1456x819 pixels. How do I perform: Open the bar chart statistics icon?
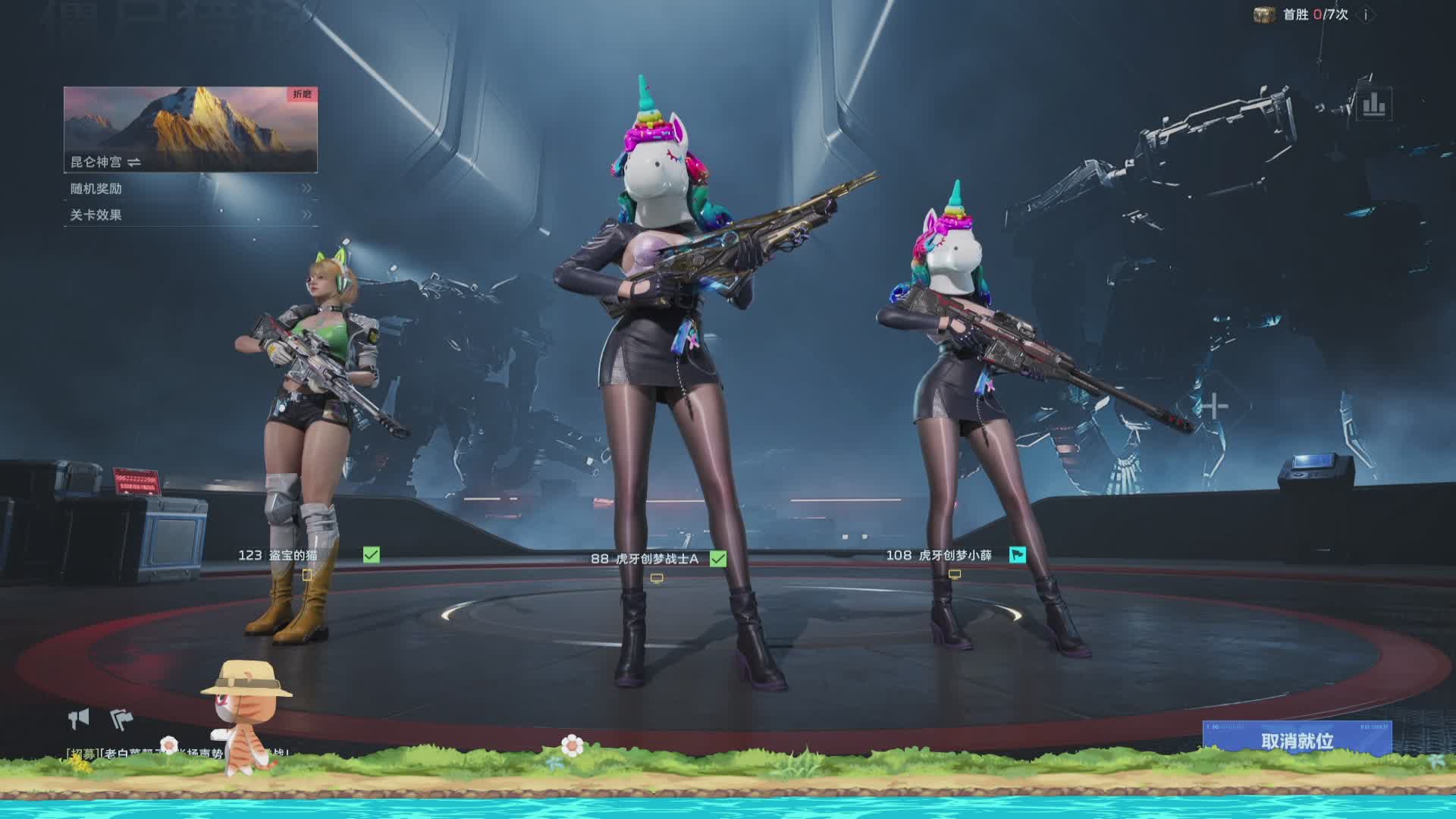tap(1373, 105)
